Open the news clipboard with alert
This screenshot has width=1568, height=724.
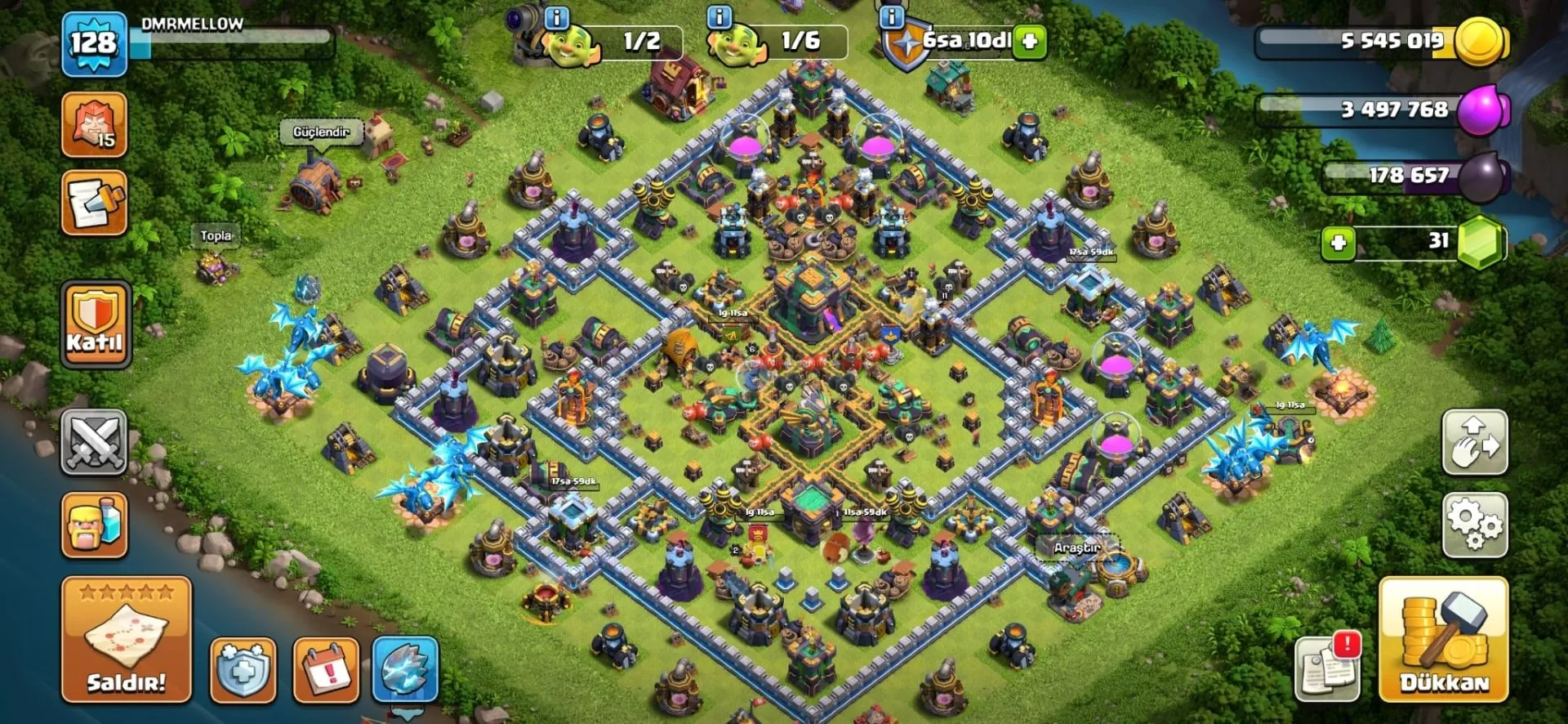click(1328, 668)
